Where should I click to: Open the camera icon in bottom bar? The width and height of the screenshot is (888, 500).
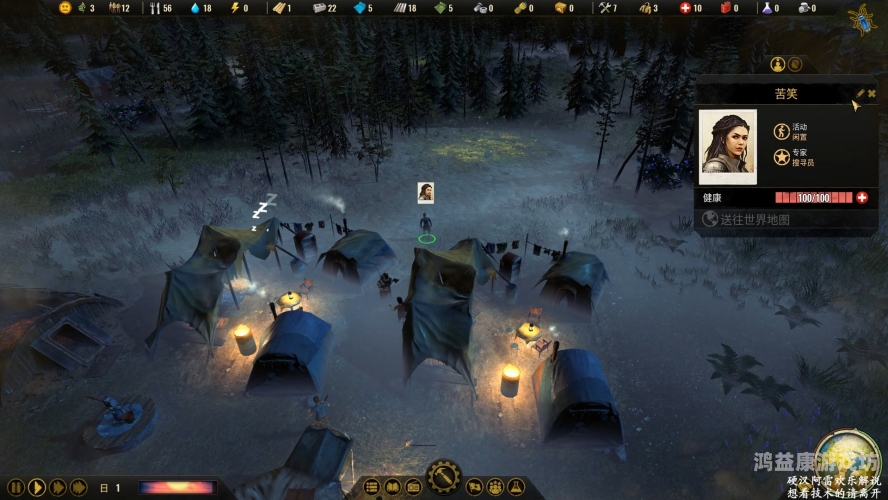point(411,488)
